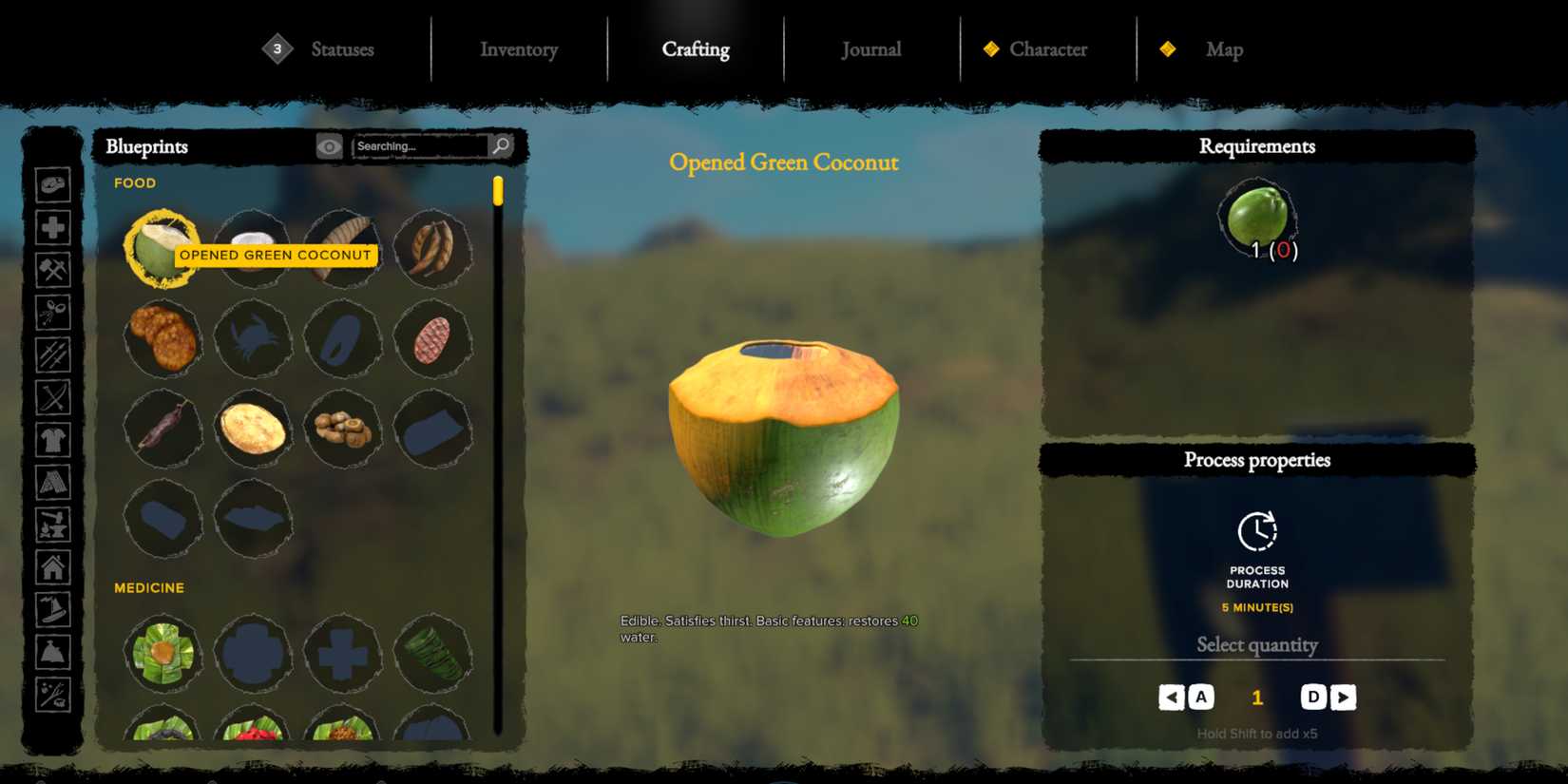The width and height of the screenshot is (1568, 784).
Task: Increase the craft quantity with the right arrow
Action: point(1344,697)
